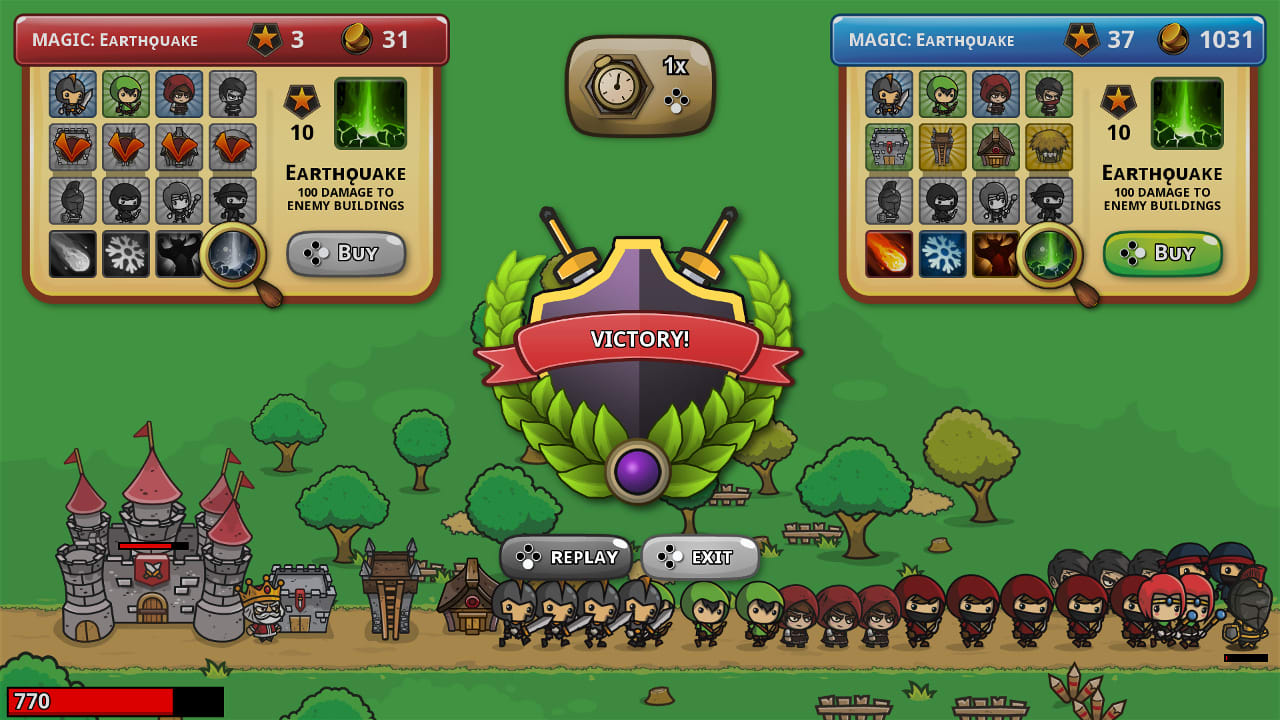This screenshot has height=720, width=1280.
Task: Select the demon summon magic icon
Action: pos(997,253)
